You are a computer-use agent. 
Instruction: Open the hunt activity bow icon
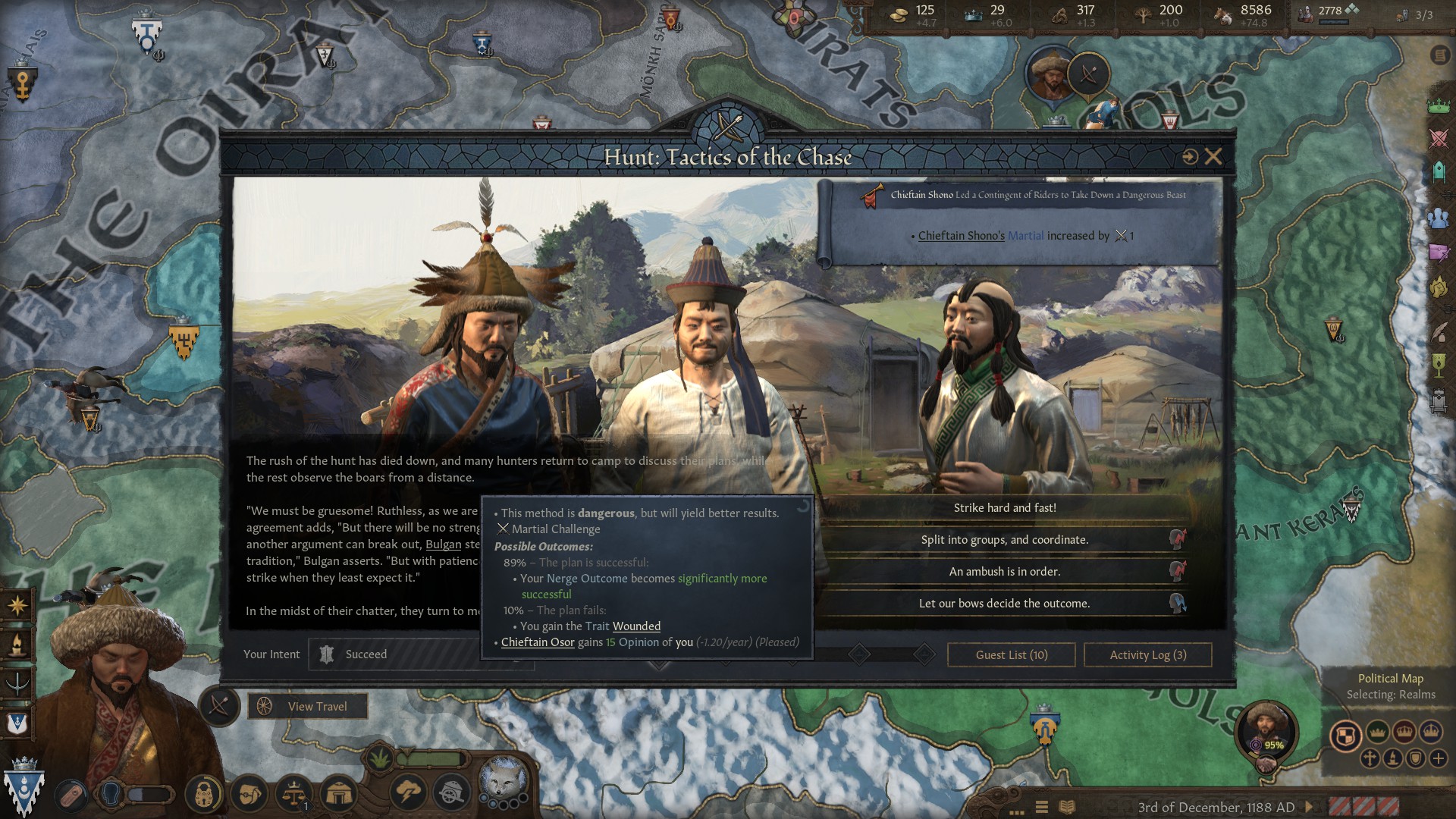click(x=220, y=706)
